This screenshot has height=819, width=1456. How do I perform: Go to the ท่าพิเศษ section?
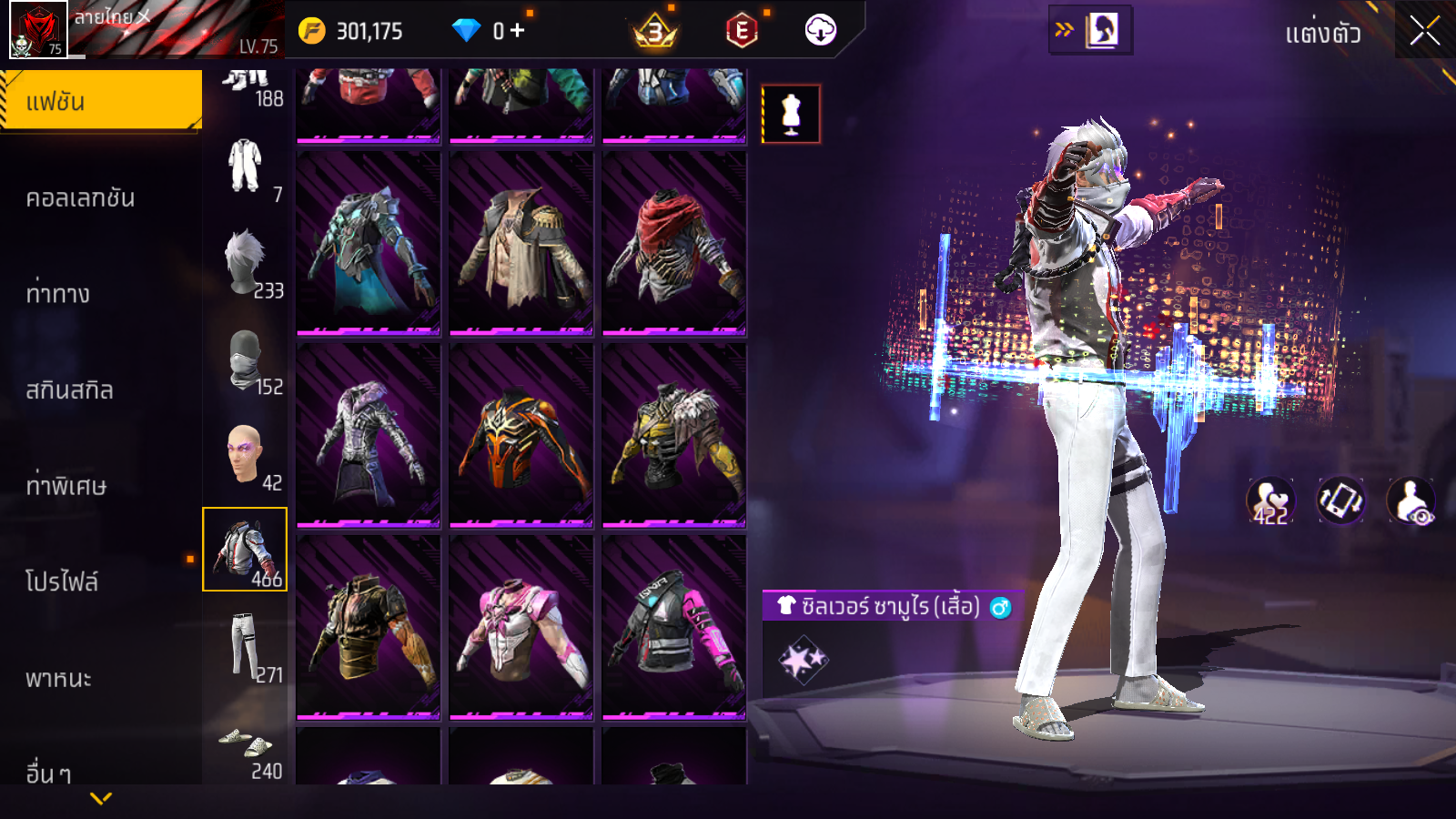(66, 486)
